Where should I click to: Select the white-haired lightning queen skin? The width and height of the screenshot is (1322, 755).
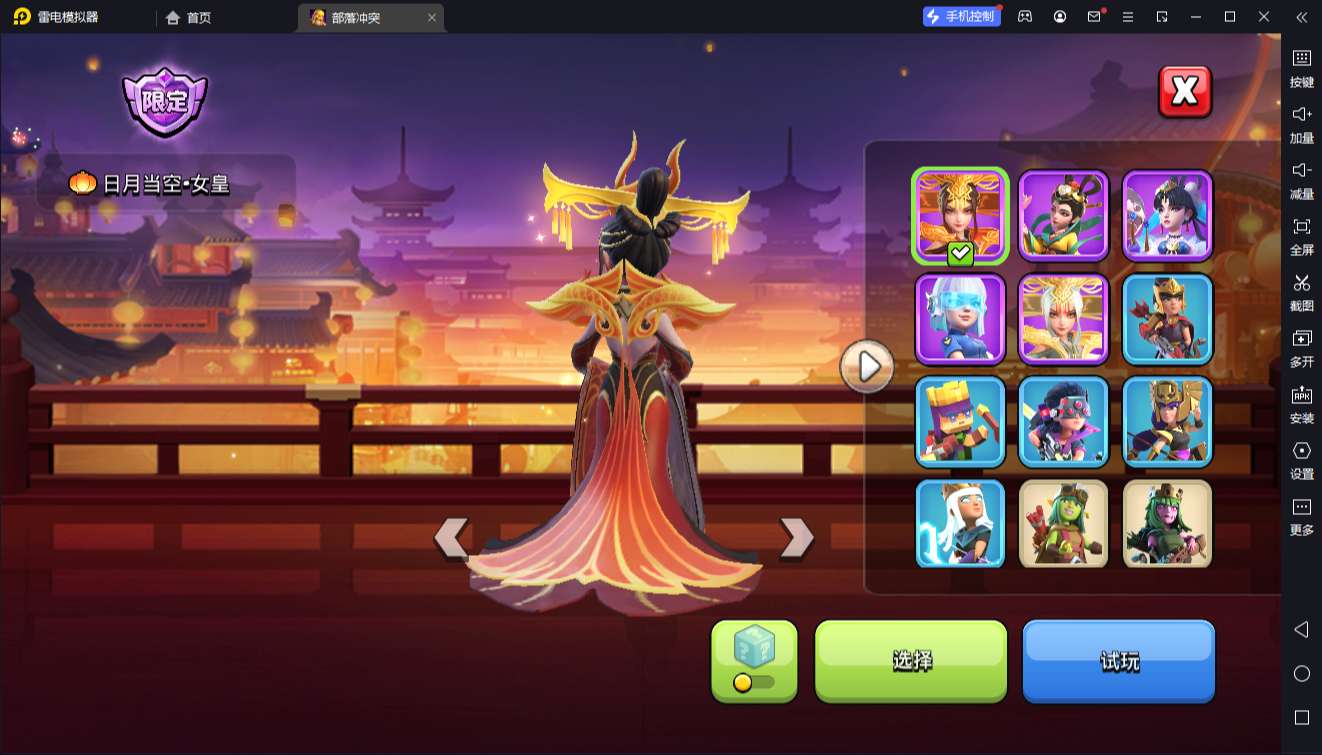pyautogui.click(x=960, y=524)
